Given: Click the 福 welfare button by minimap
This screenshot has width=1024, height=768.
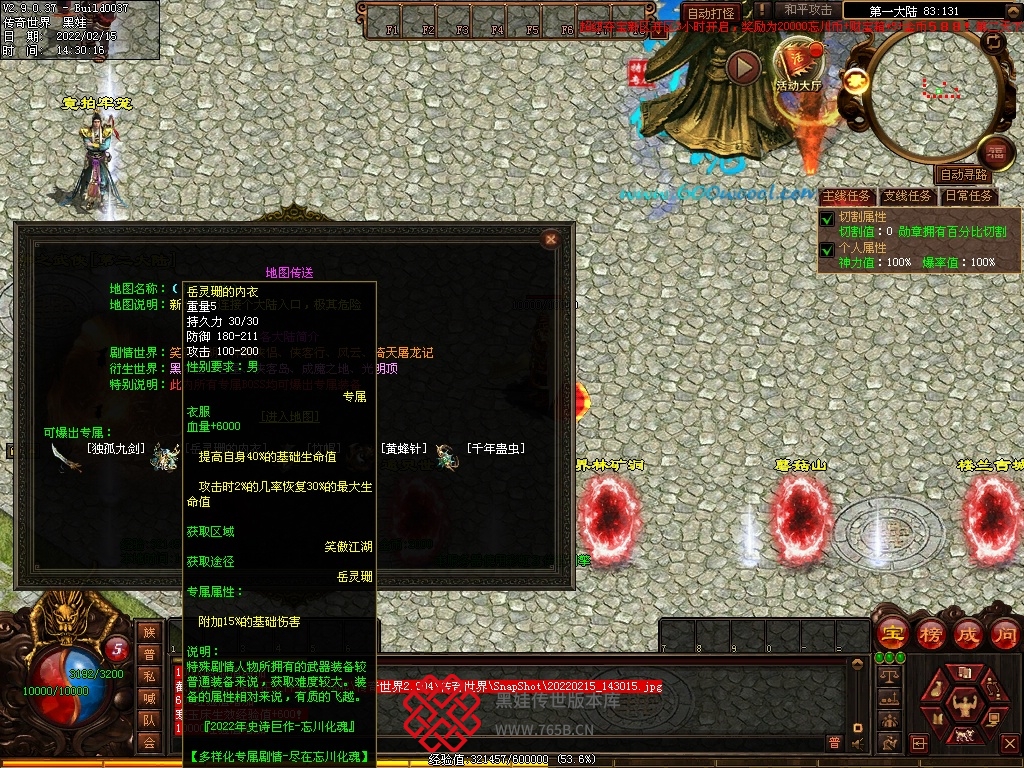Looking at the screenshot, I should [x=995, y=150].
